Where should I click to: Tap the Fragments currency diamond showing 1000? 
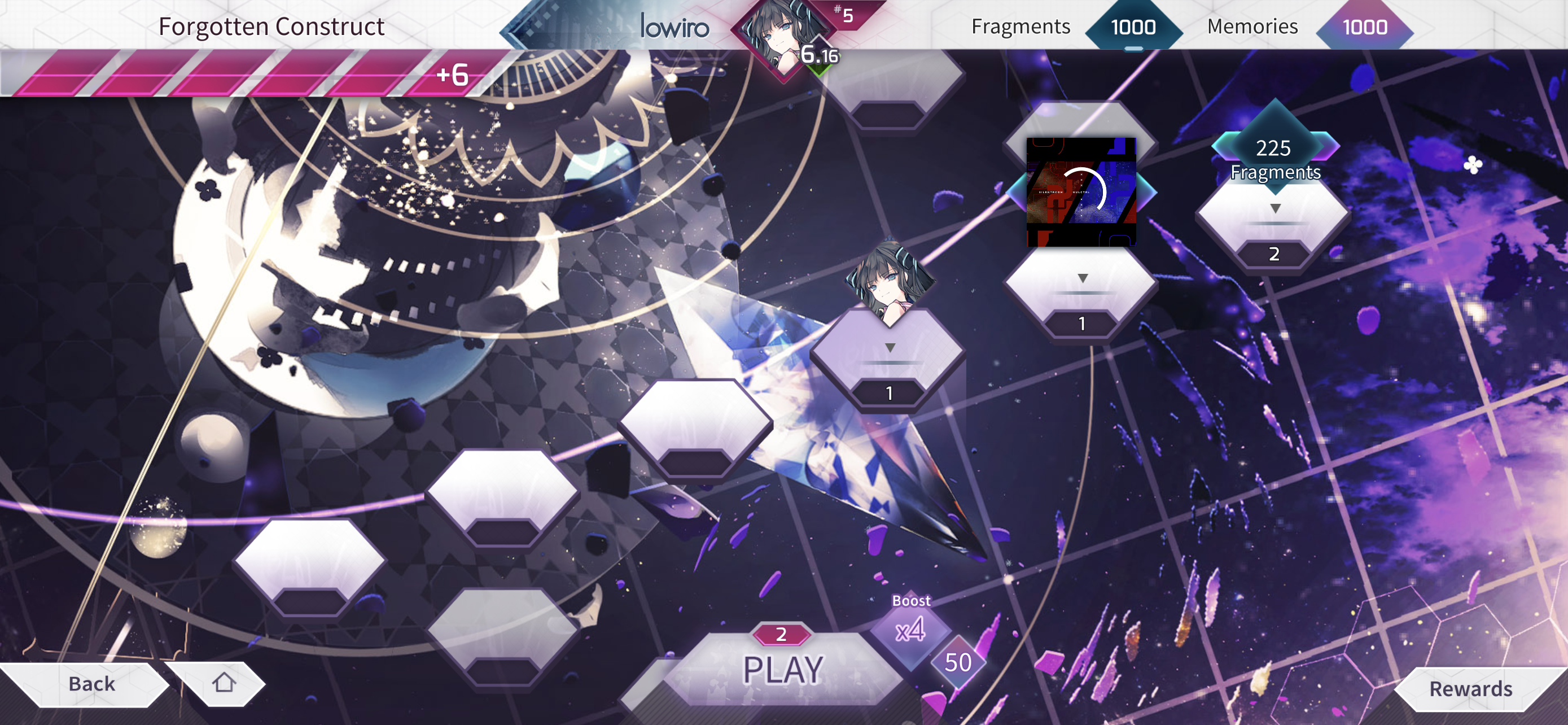(x=1133, y=27)
